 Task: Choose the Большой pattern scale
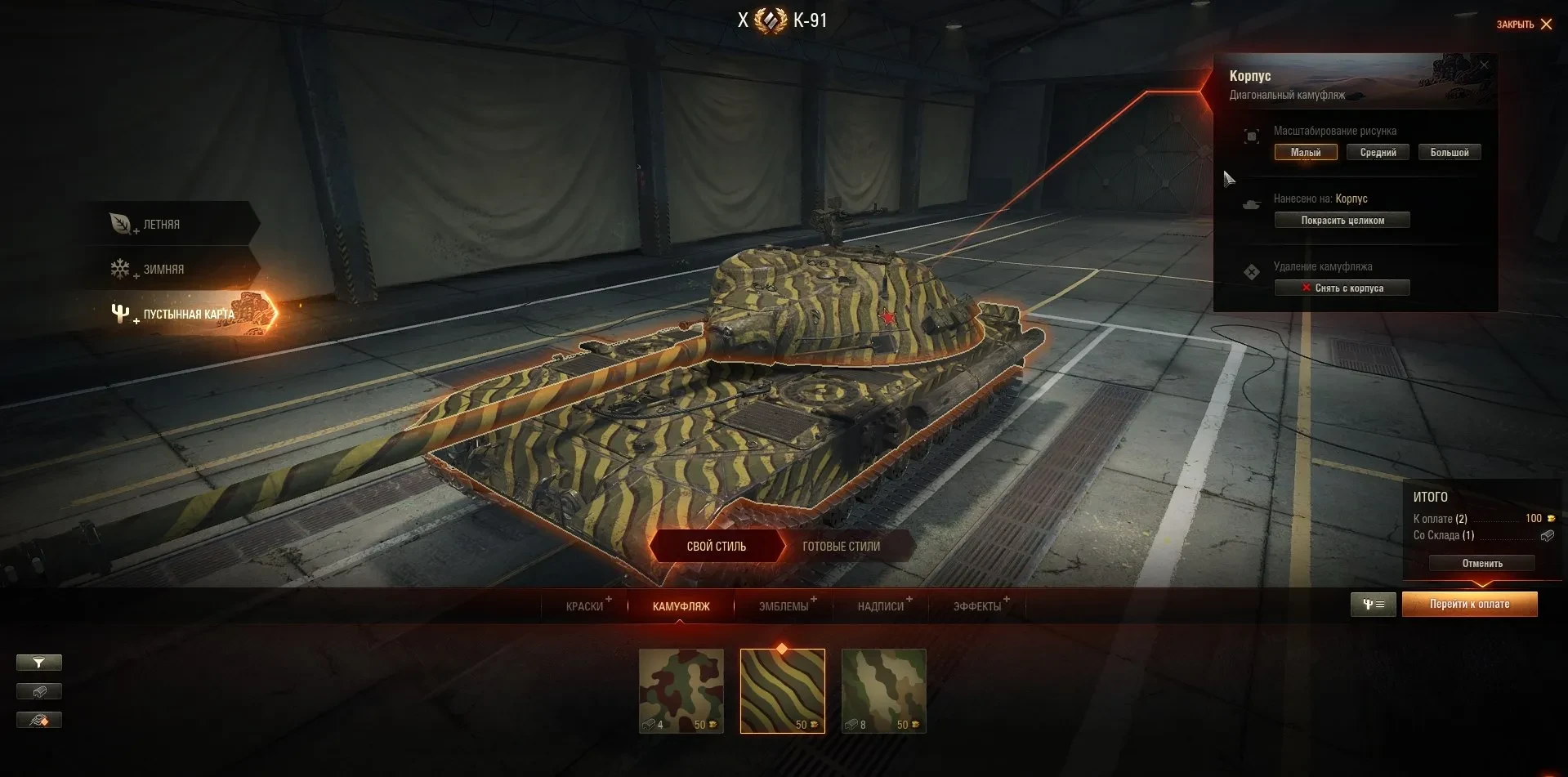(x=1450, y=153)
